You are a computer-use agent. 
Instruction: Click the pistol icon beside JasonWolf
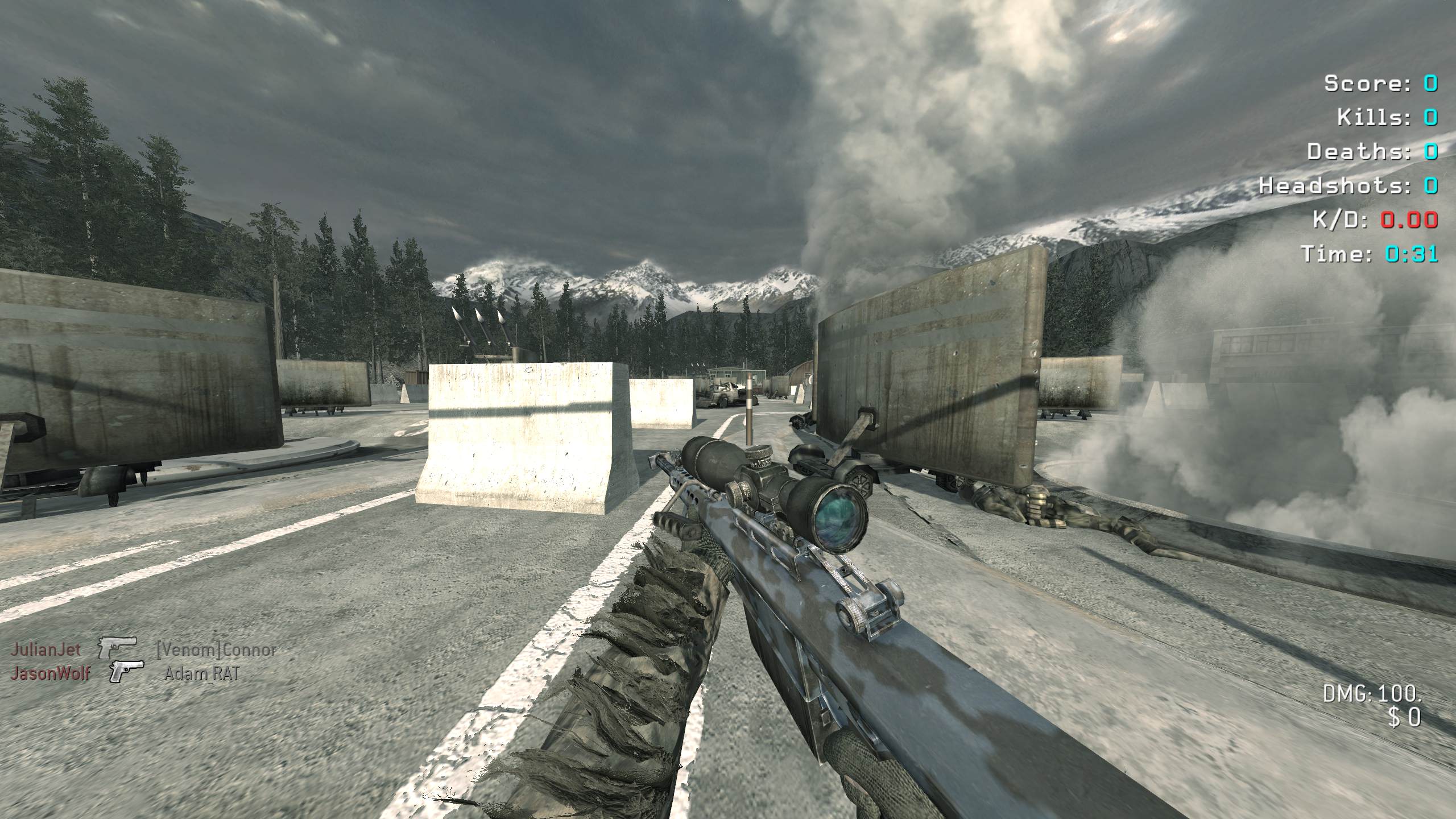pyautogui.click(x=126, y=672)
